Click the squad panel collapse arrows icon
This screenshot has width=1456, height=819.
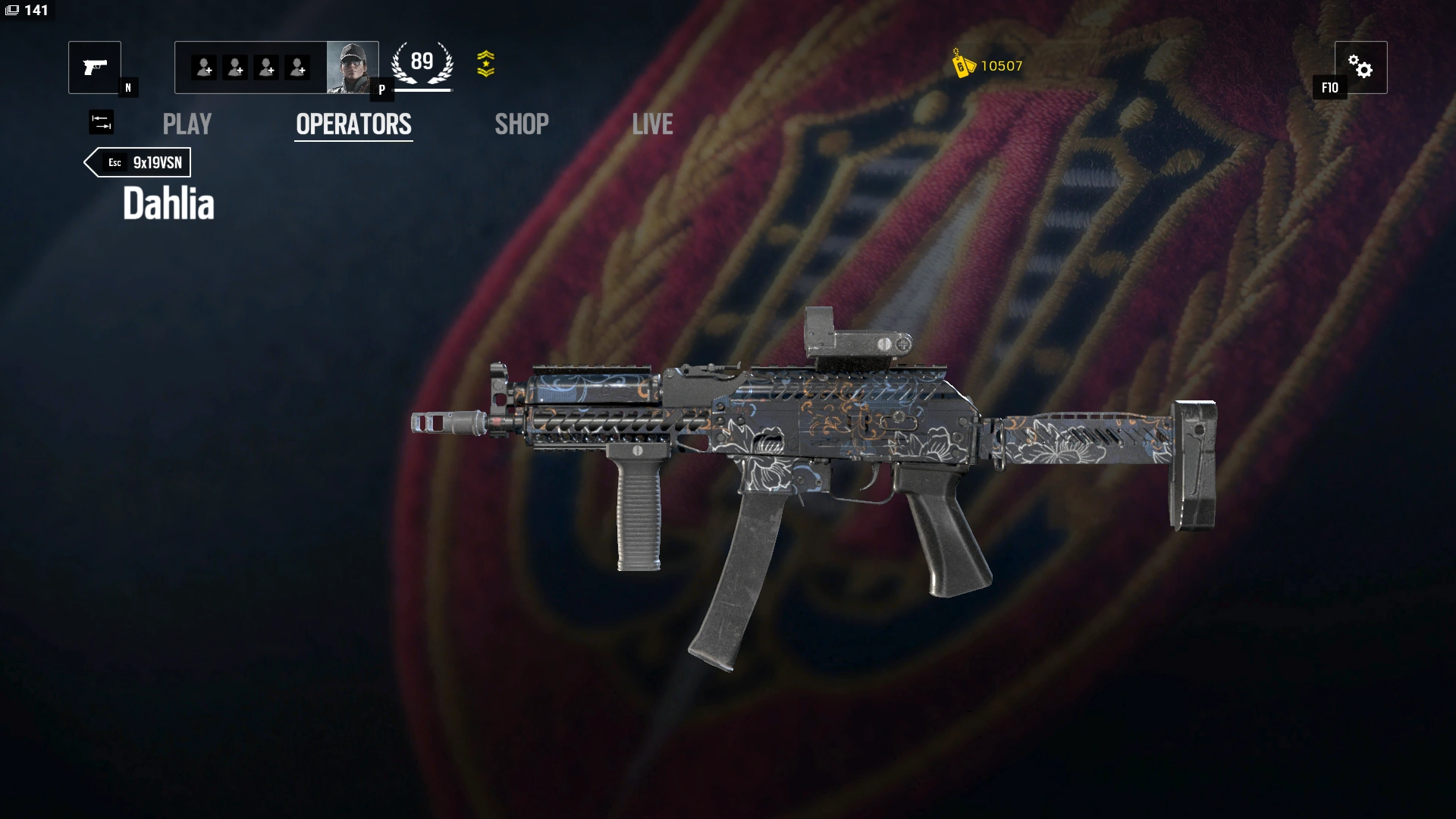click(101, 122)
